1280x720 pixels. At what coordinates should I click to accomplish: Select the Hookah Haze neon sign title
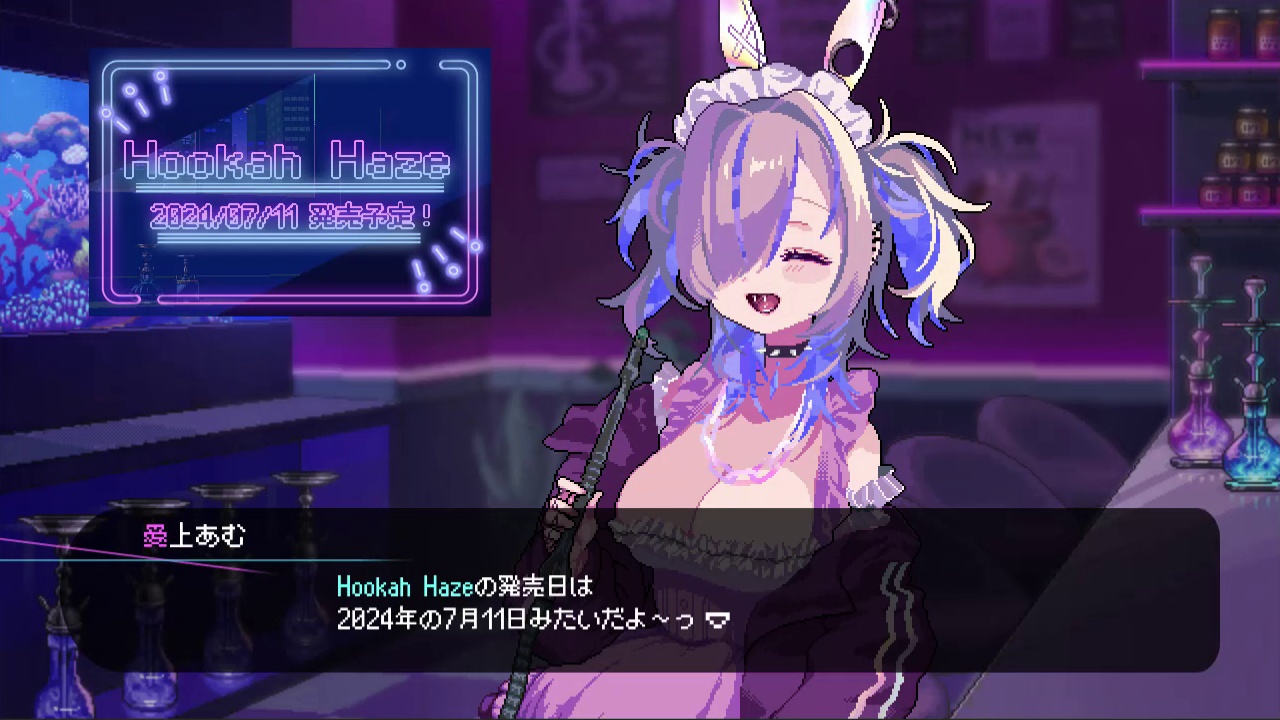click(288, 160)
